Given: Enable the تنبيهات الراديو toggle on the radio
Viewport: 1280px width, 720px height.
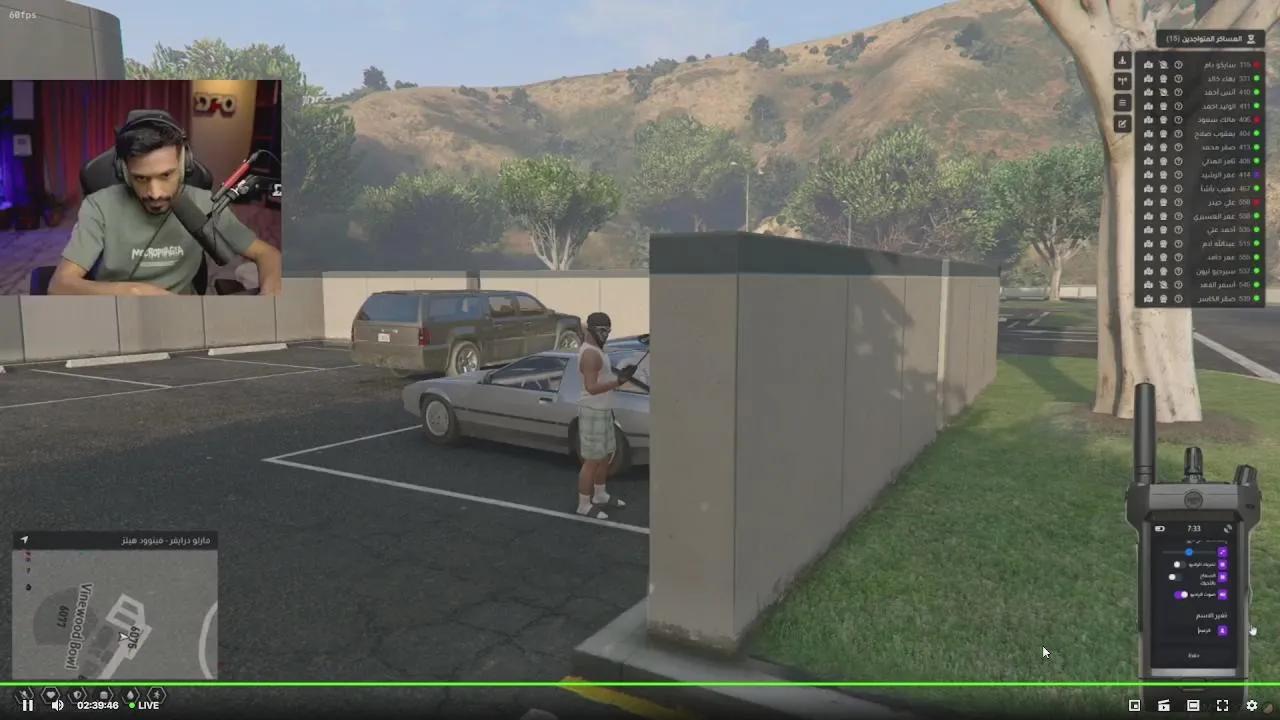Looking at the screenshot, I should coord(1179,564).
